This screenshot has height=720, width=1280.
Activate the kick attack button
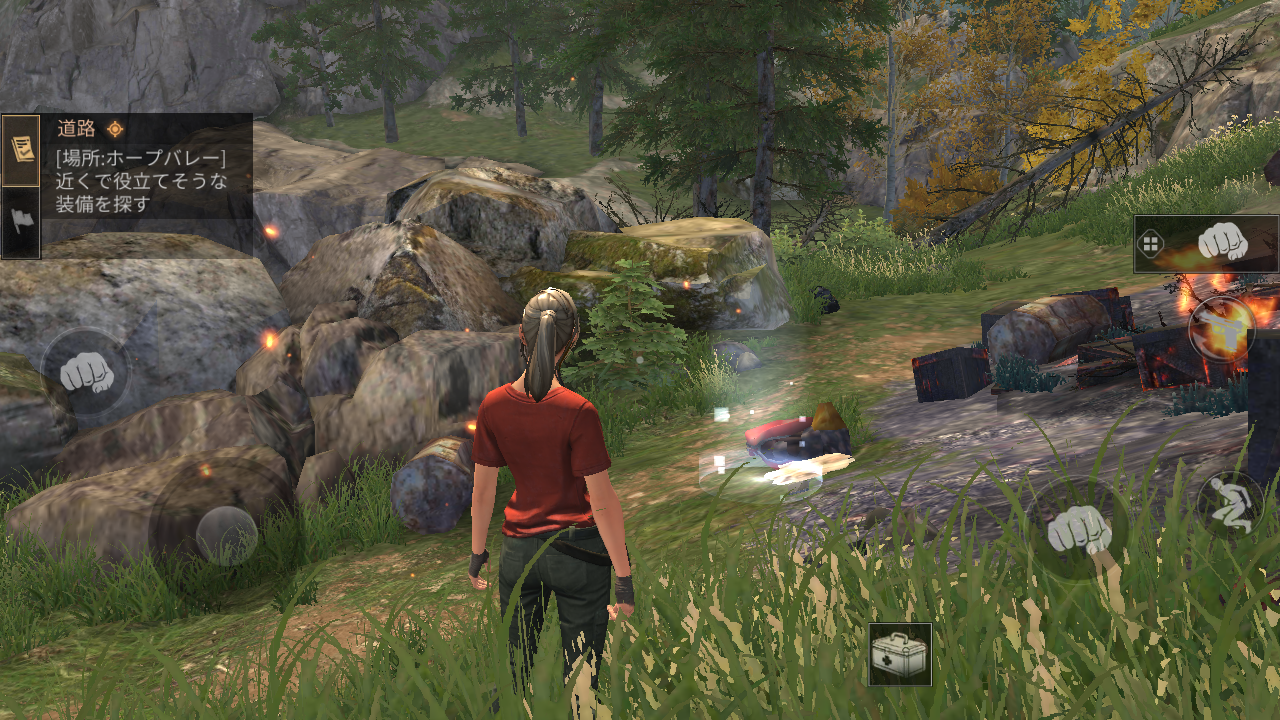(1222, 328)
